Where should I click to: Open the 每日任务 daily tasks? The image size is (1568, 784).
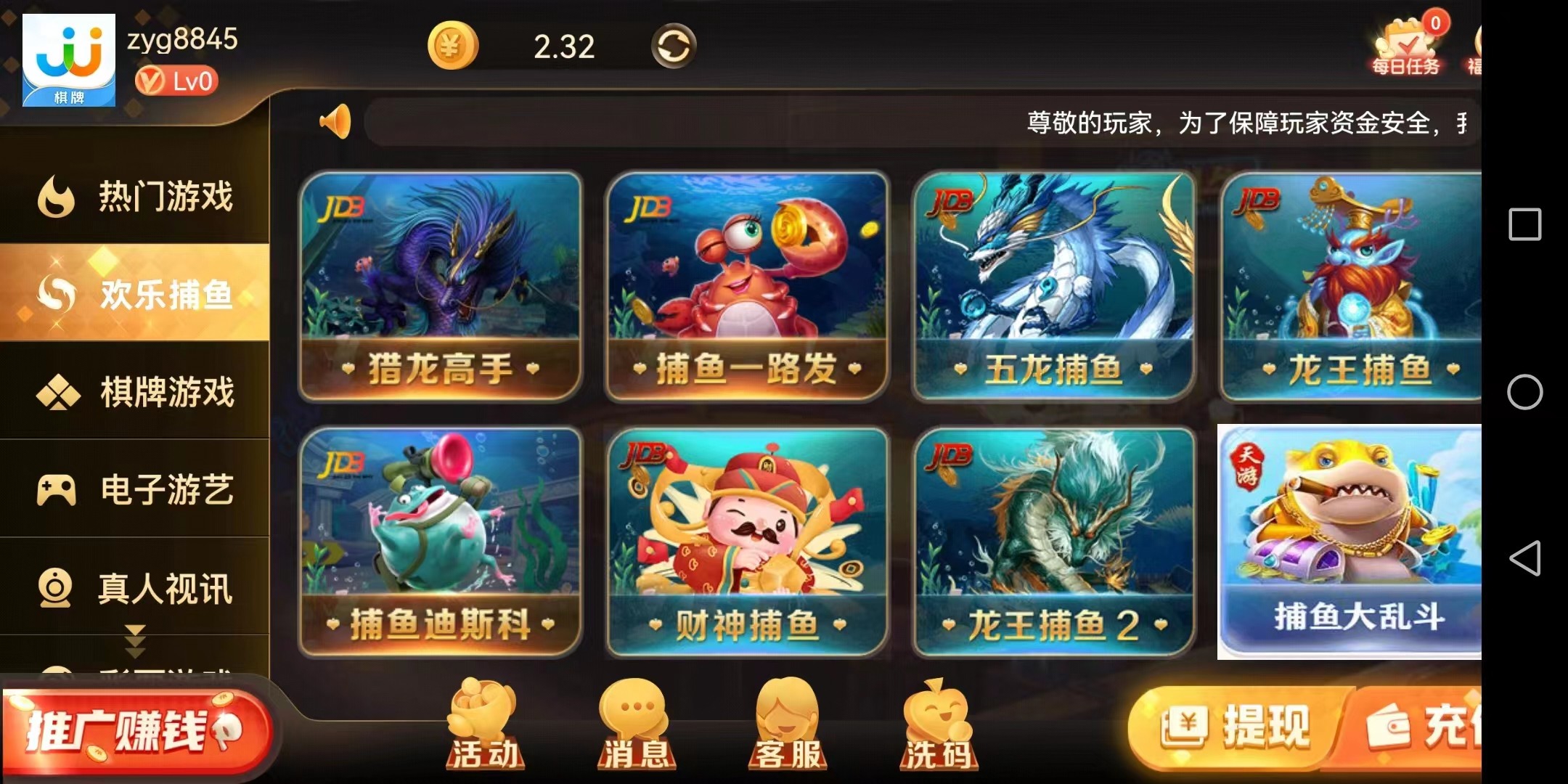[1406, 48]
